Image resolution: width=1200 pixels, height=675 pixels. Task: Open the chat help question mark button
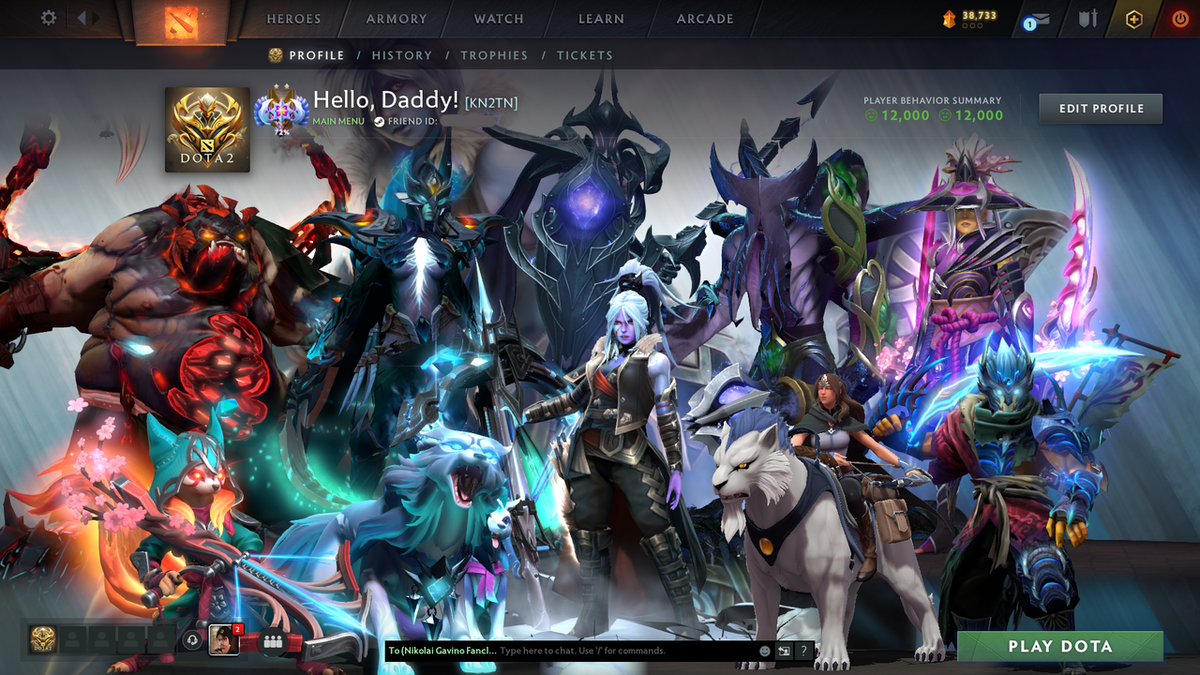coord(803,651)
